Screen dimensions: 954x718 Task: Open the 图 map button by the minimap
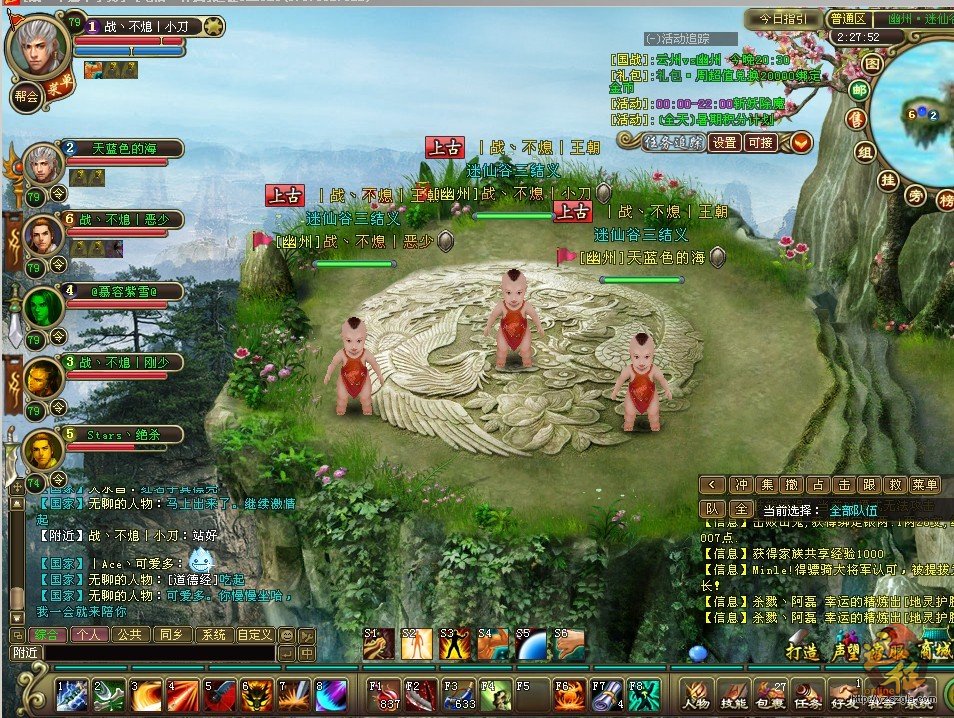tap(873, 64)
